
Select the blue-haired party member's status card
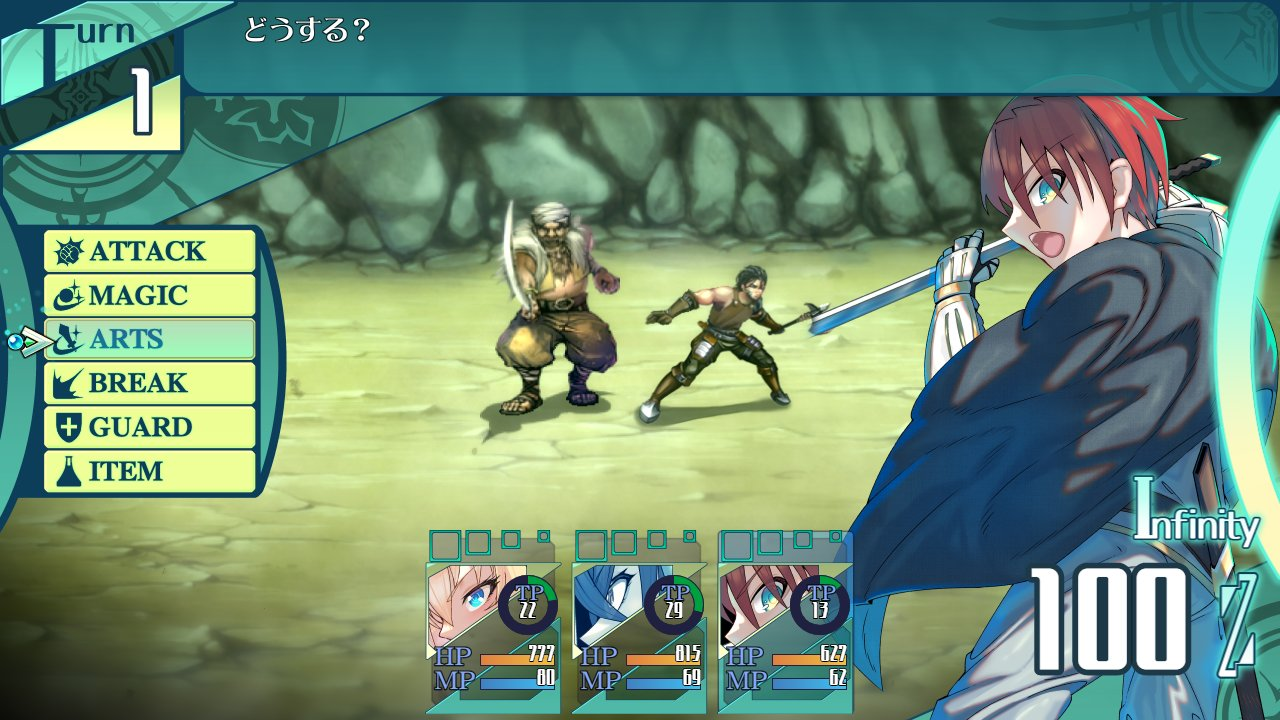(639, 630)
